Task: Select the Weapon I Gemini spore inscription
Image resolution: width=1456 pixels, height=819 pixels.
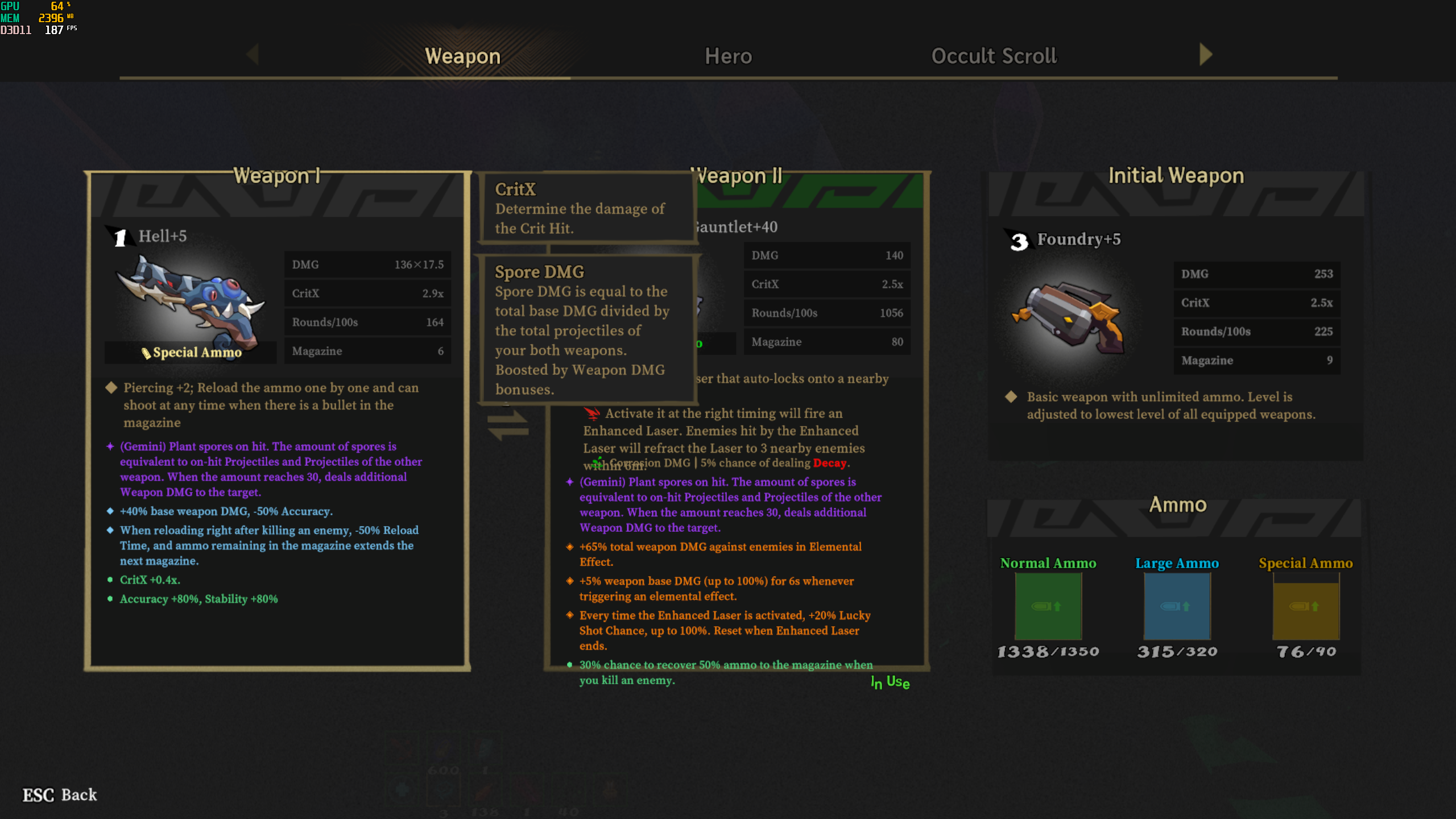Action: point(270,469)
